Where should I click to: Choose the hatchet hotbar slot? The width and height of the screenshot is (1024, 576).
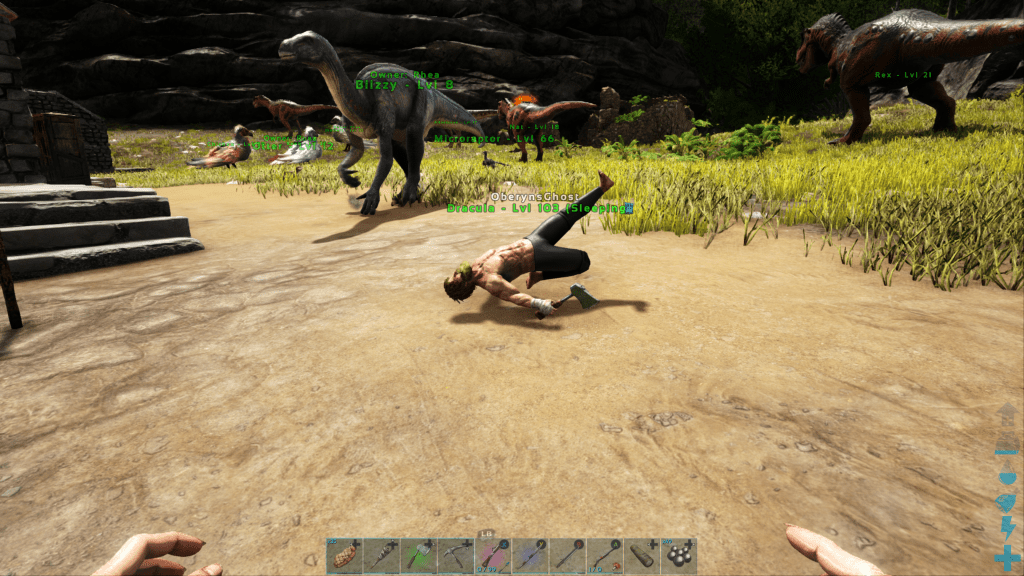(x=418, y=556)
